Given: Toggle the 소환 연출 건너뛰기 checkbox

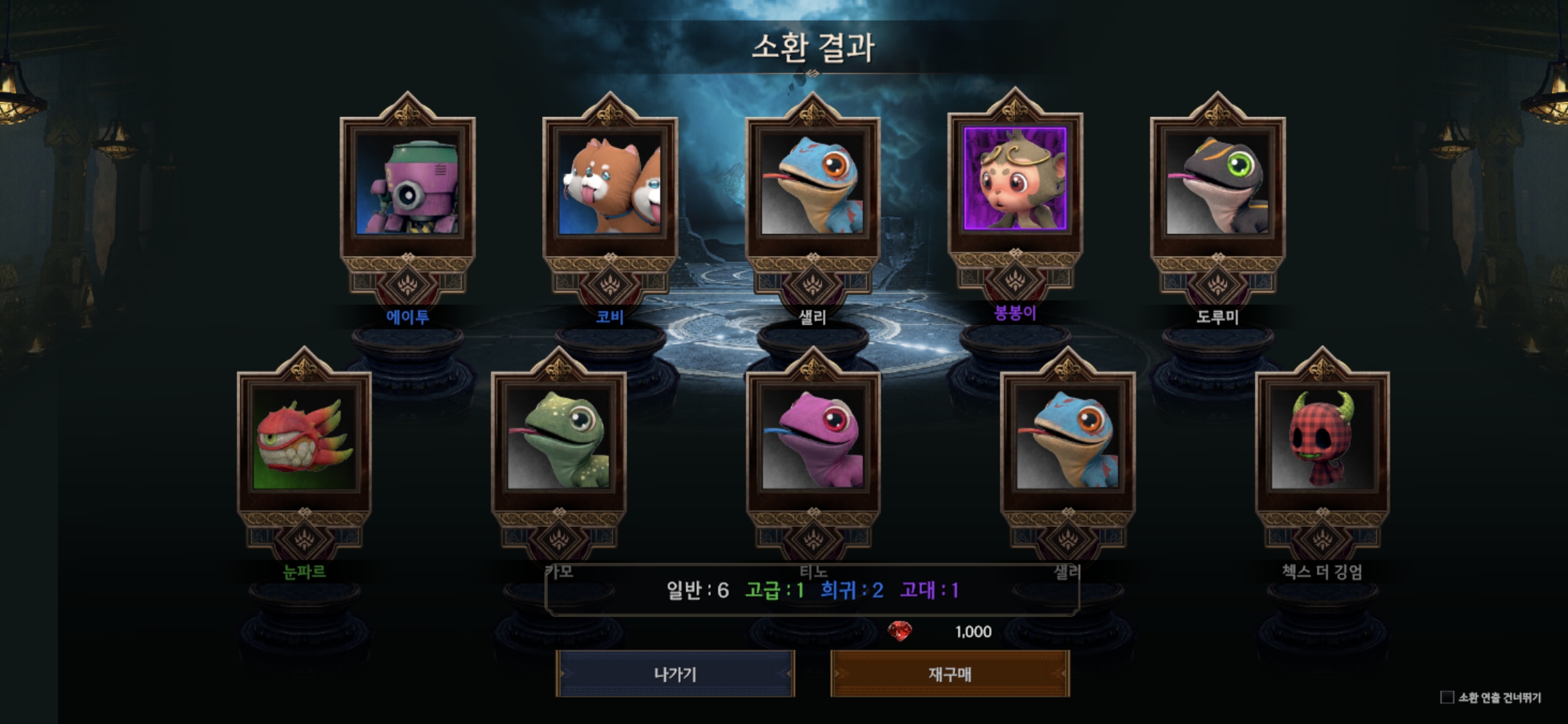Looking at the screenshot, I should (x=1447, y=698).
